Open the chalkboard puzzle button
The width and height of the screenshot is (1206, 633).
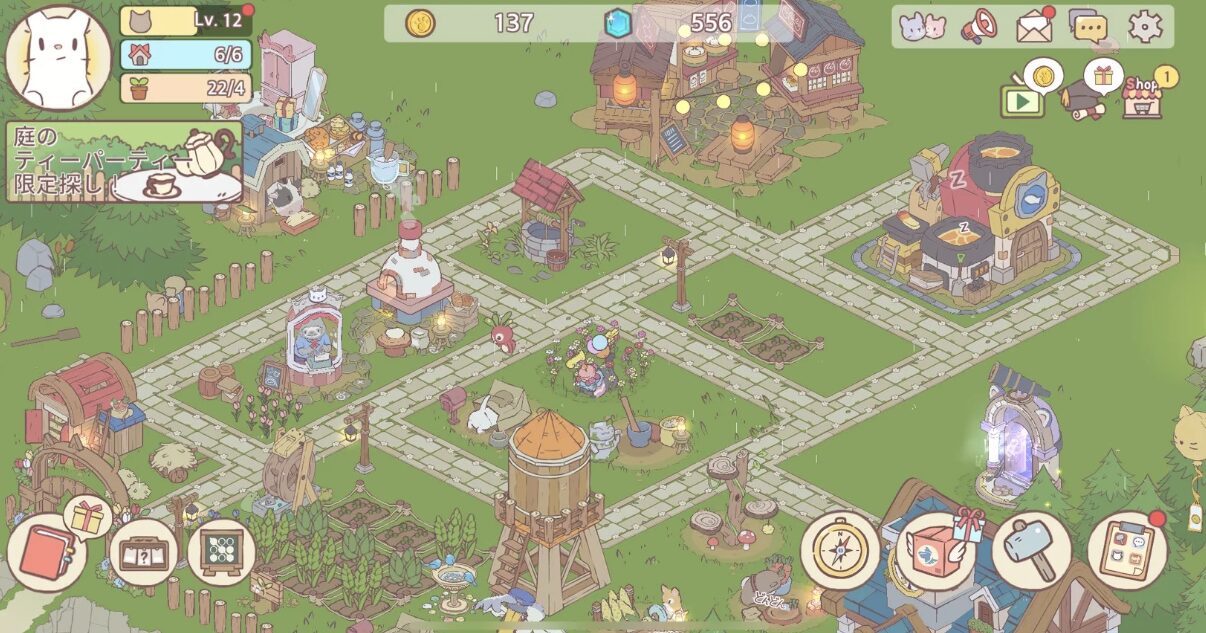221,552
